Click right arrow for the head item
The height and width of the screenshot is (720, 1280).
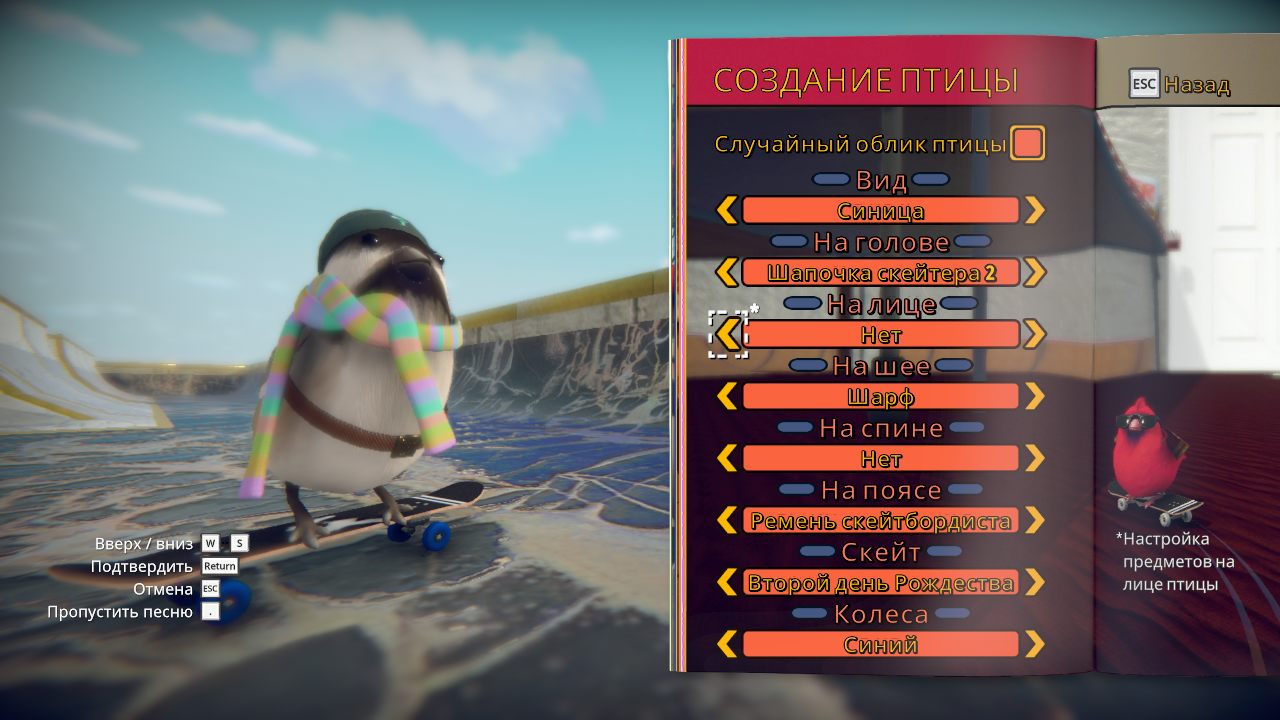(1037, 272)
